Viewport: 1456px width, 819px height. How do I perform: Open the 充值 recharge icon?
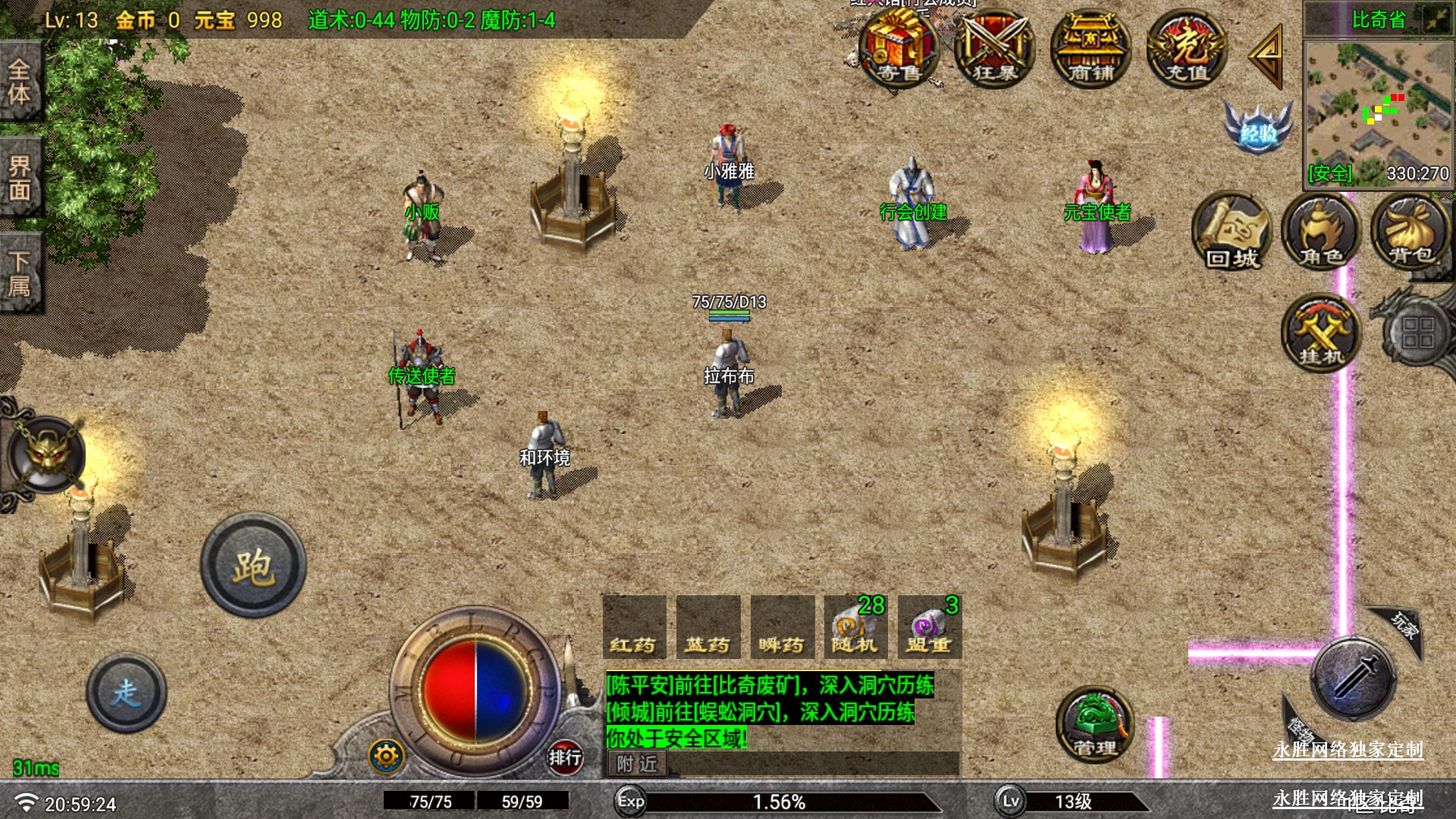click(1187, 49)
